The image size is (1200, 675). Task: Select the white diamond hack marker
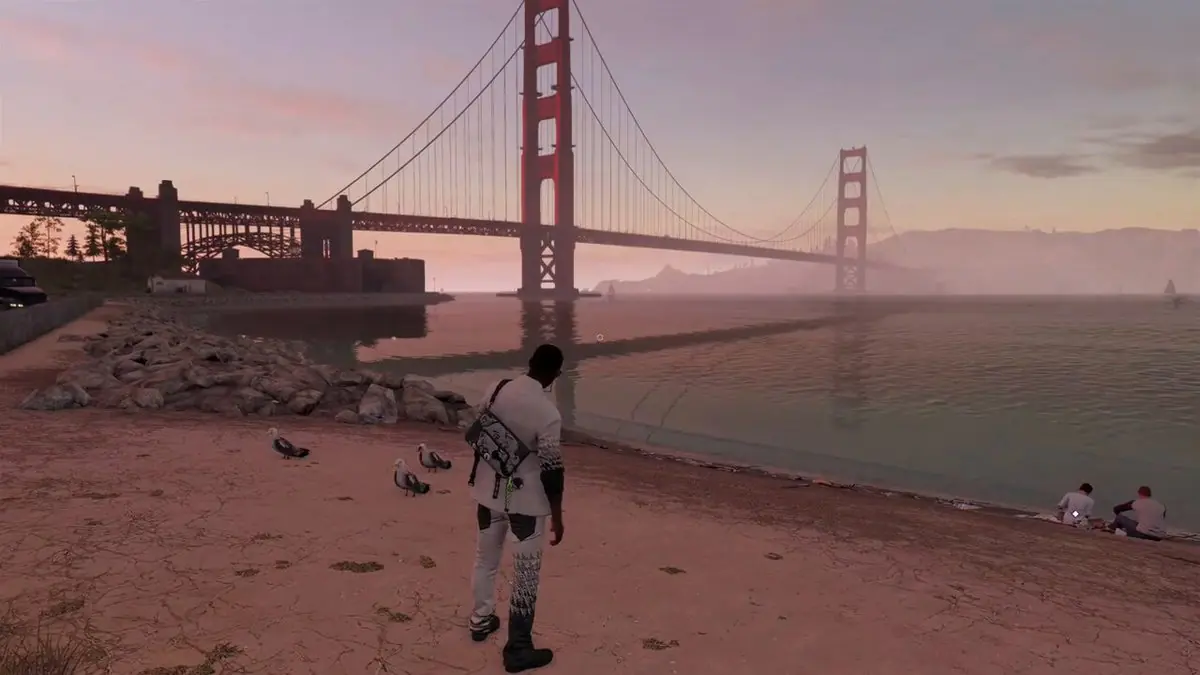1076,515
